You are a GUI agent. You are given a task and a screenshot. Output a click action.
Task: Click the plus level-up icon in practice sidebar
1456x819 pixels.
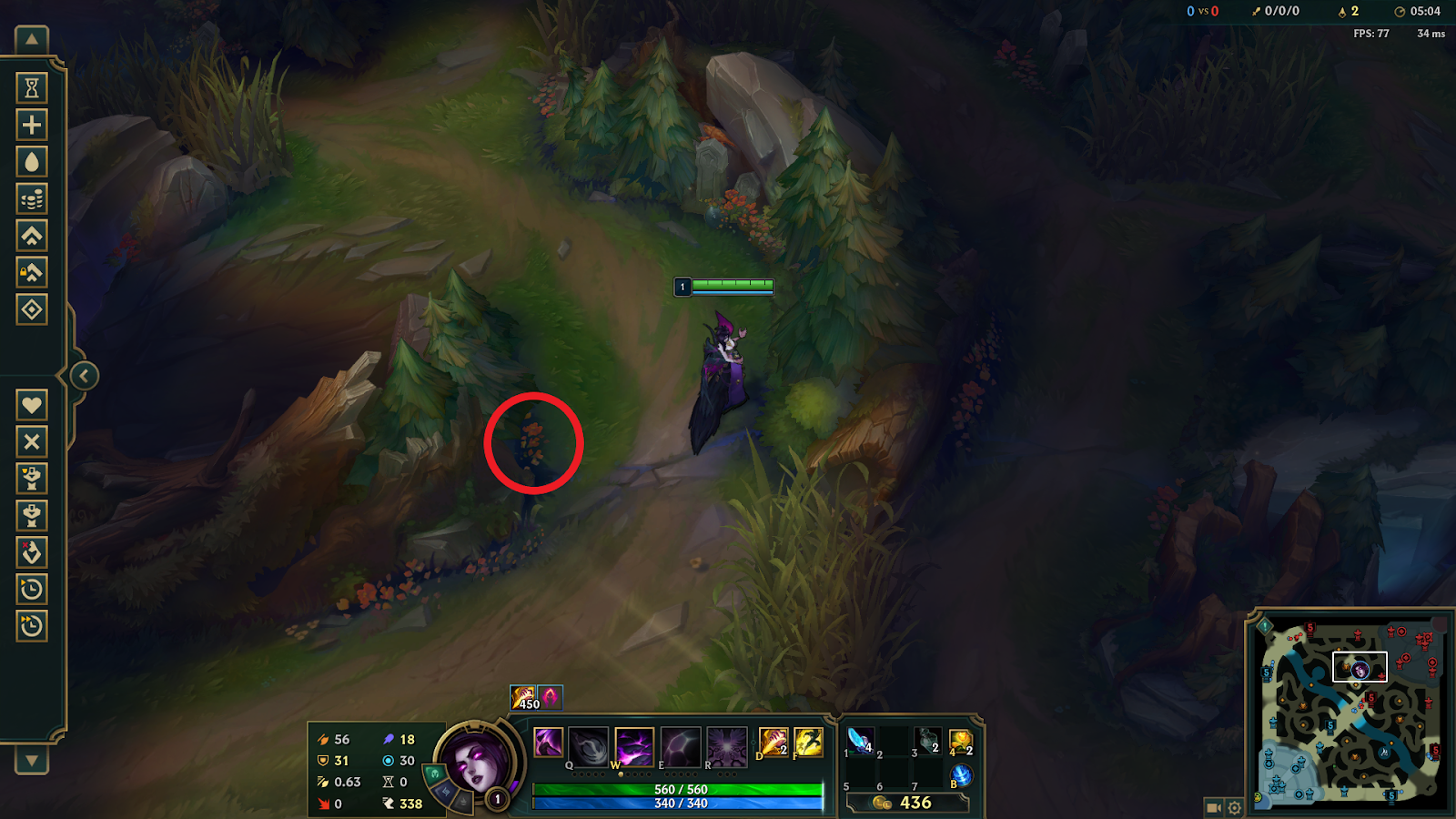click(32, 126)
